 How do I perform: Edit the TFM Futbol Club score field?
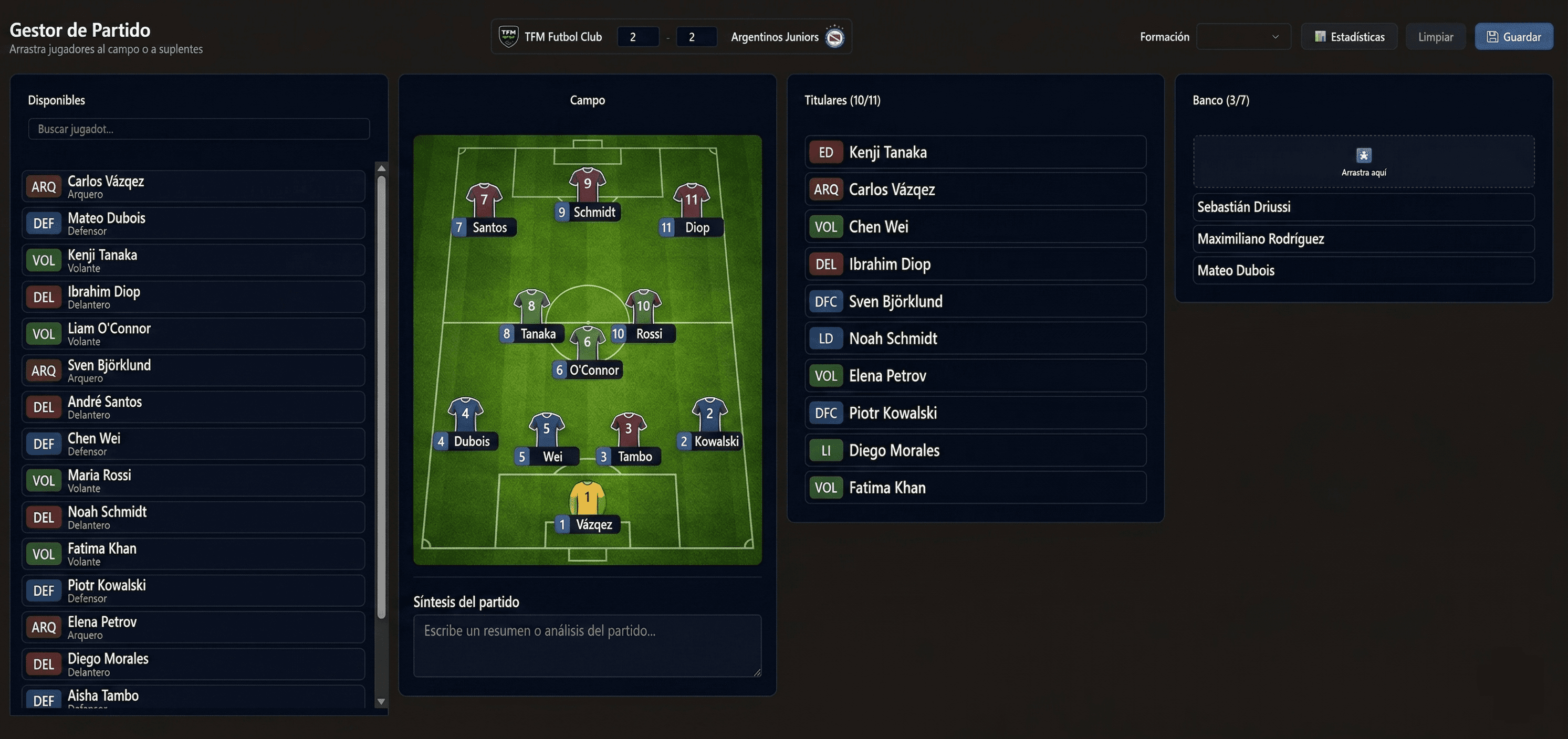(637, 37)
